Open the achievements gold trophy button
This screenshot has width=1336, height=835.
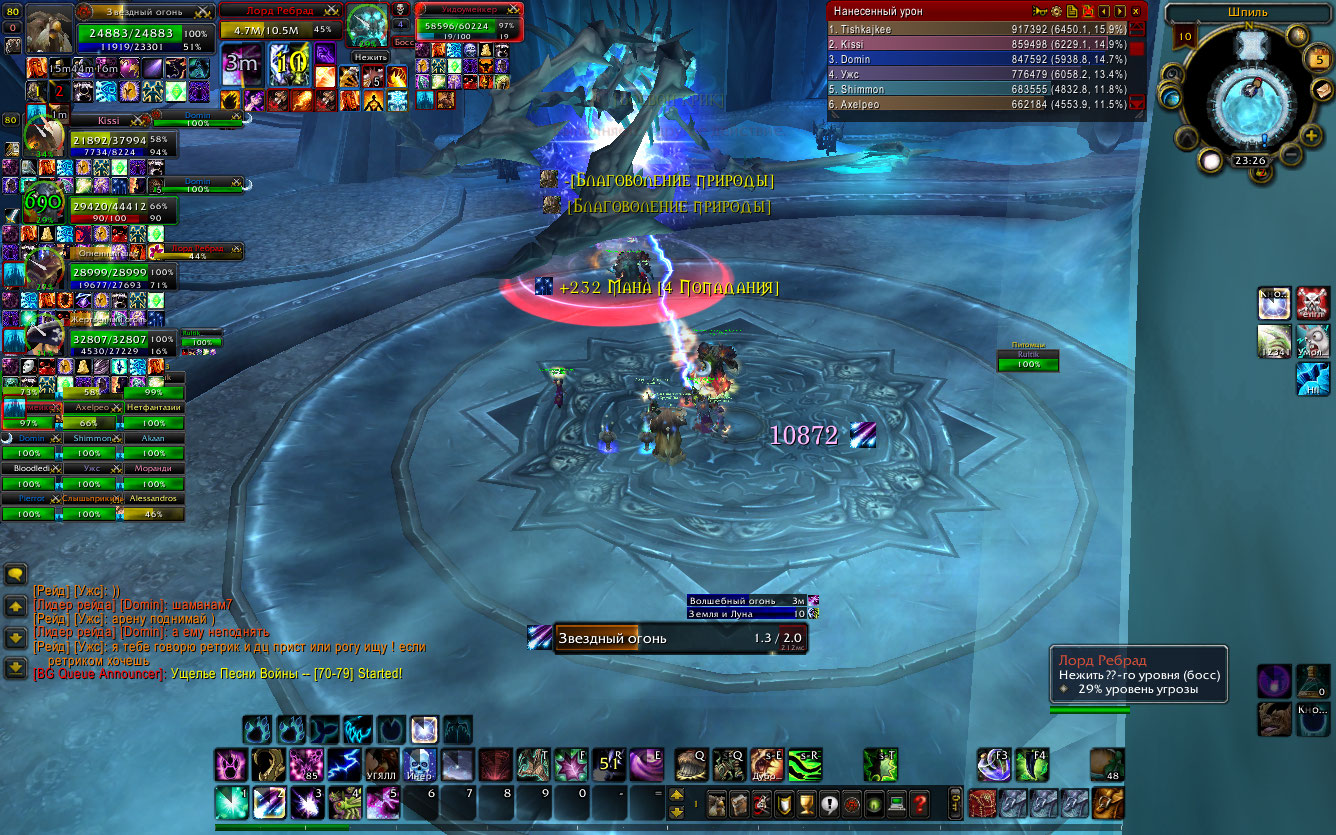pos(806,803)
